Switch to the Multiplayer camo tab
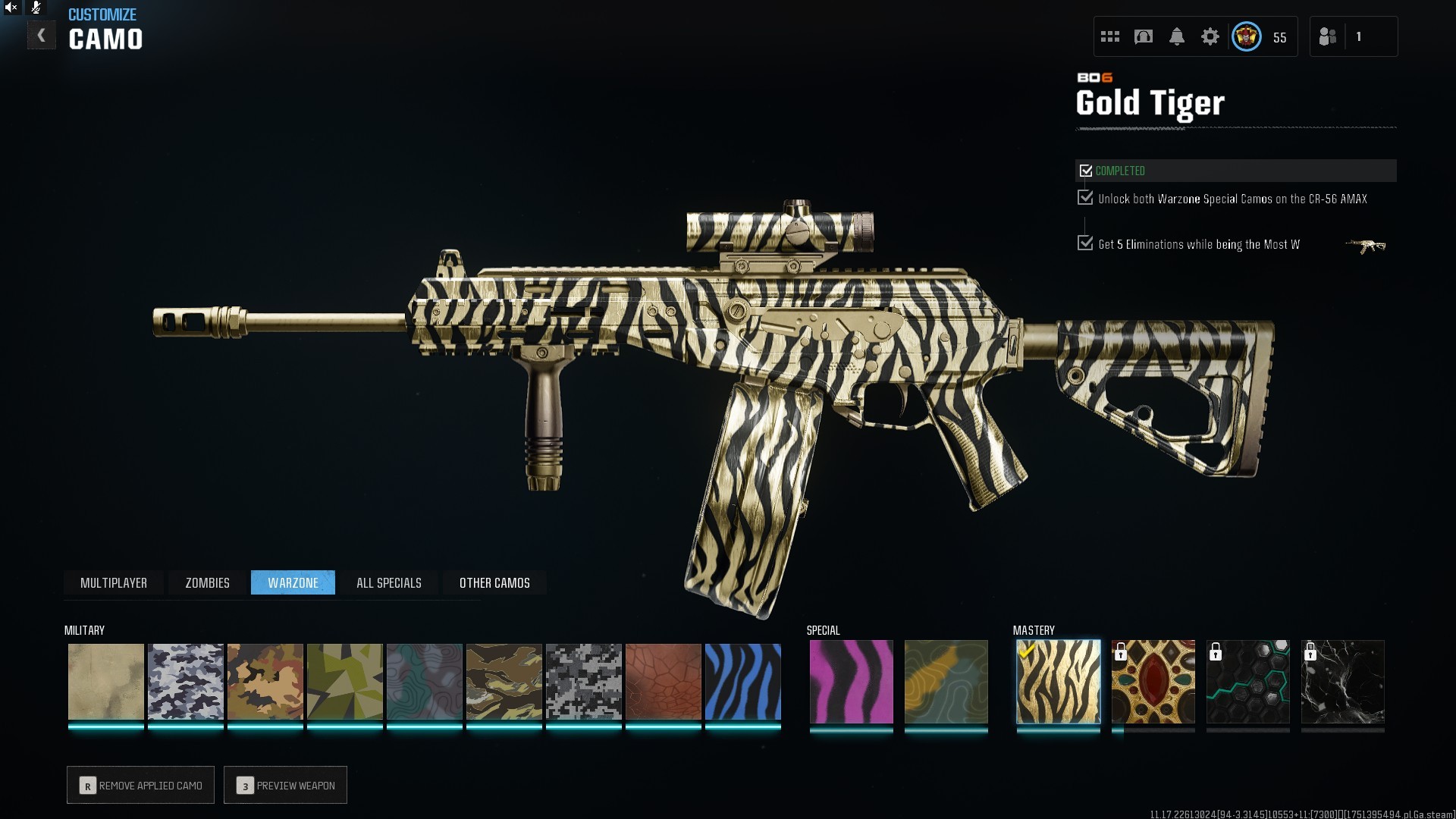Image resolution: width=1456 pixels, height=819 pixels. pyautogui.click(x=114, y=582)
